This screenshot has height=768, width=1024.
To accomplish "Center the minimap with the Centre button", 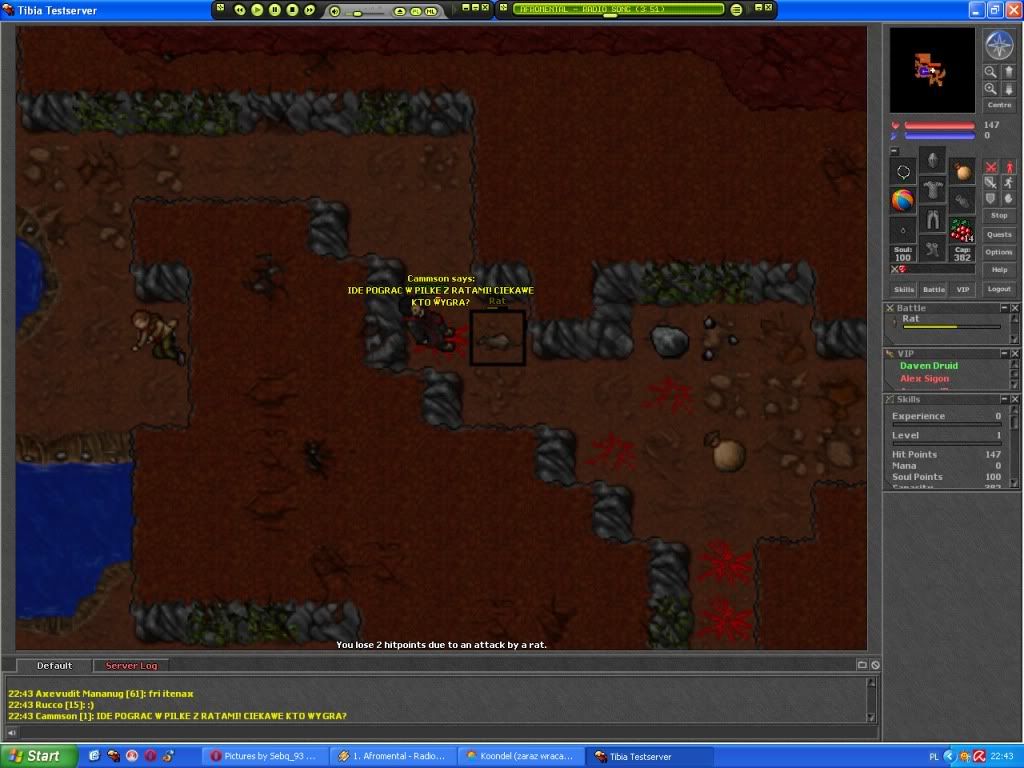I will coord(999,105).
